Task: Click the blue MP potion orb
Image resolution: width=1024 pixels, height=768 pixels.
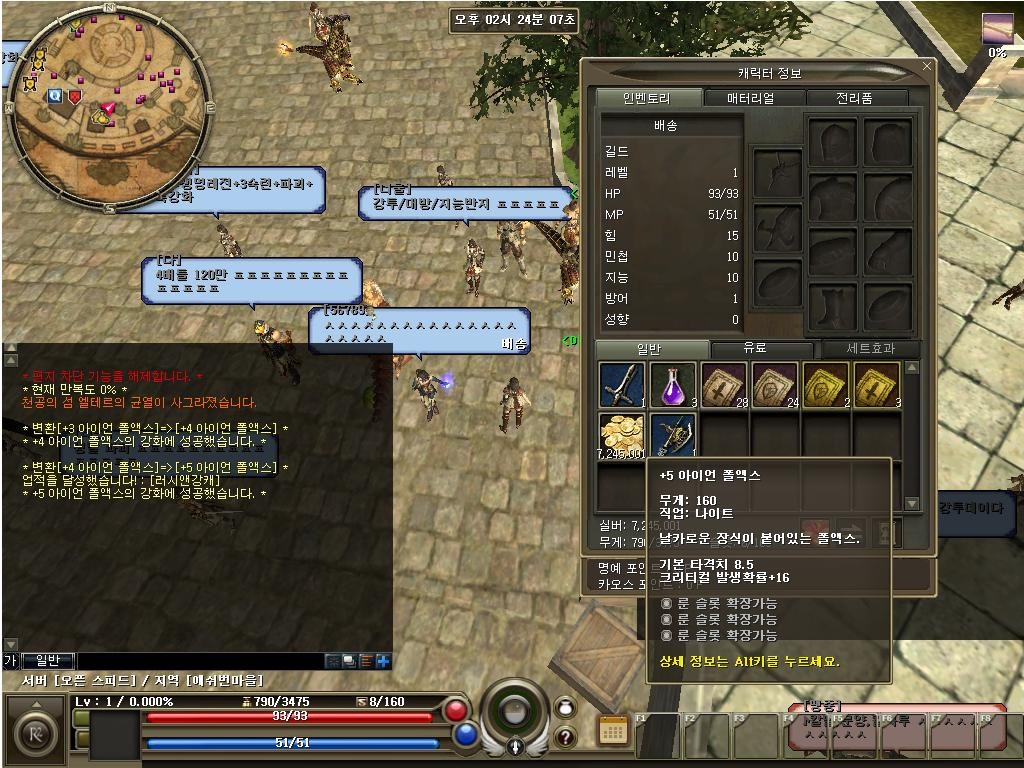Action: pyautogui.click(x=466, y=735)
